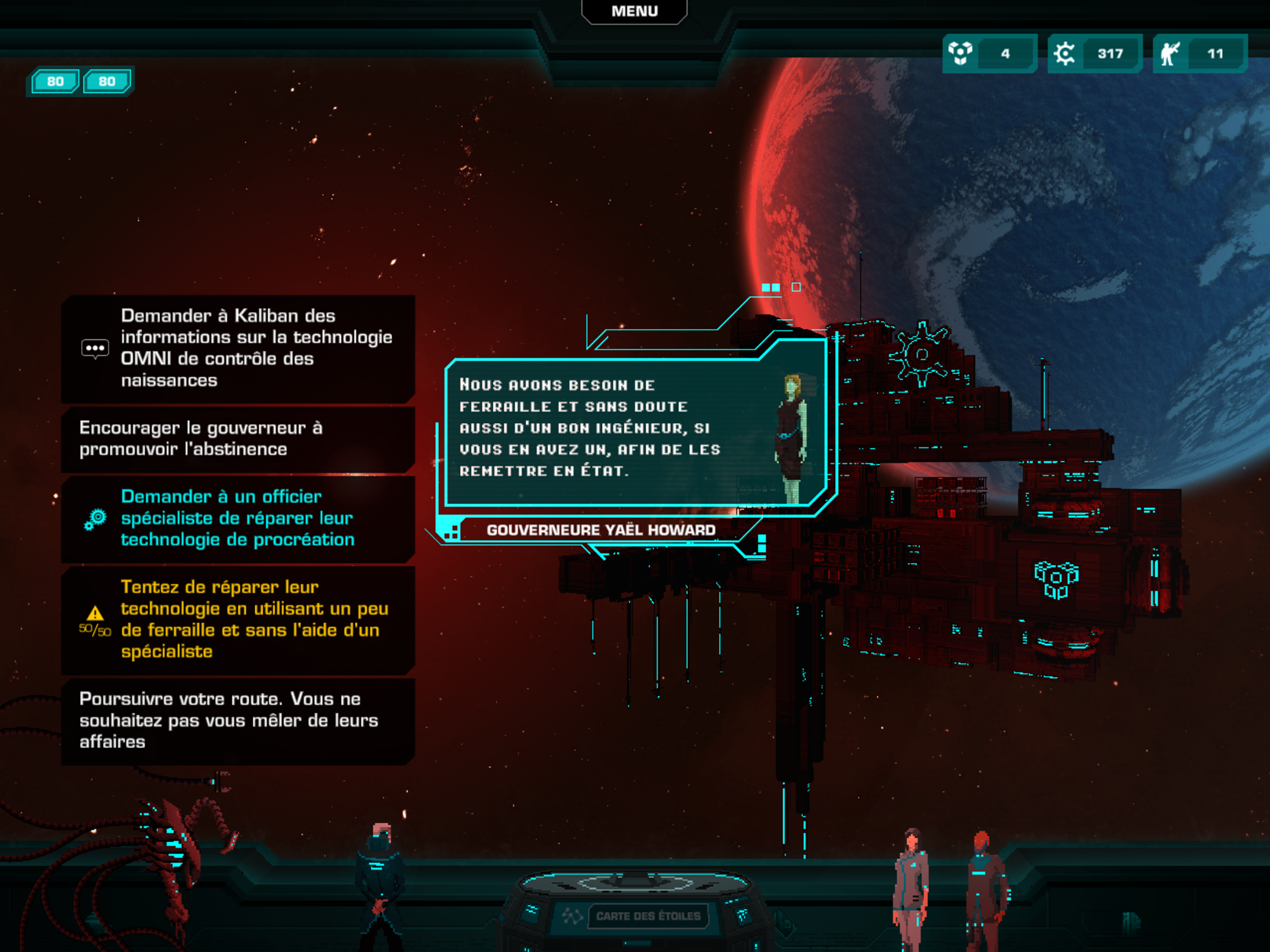The image size is (1270, 952).
Task: Attempt the 50/50 repair without a specialist
Action: click(238, 619)
